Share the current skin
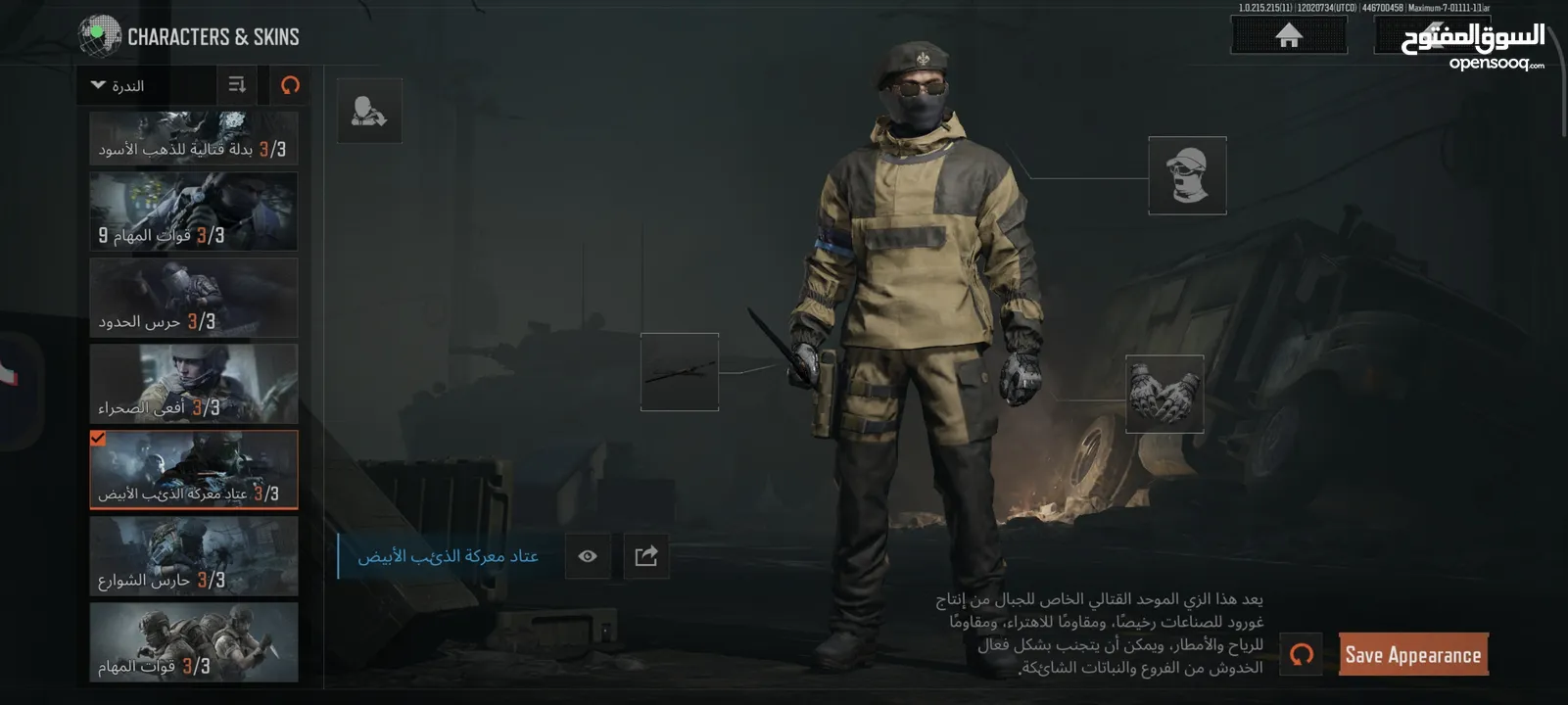Image resolution: width=1568 pixels, height=705 pixels. [x=646, y=556]
